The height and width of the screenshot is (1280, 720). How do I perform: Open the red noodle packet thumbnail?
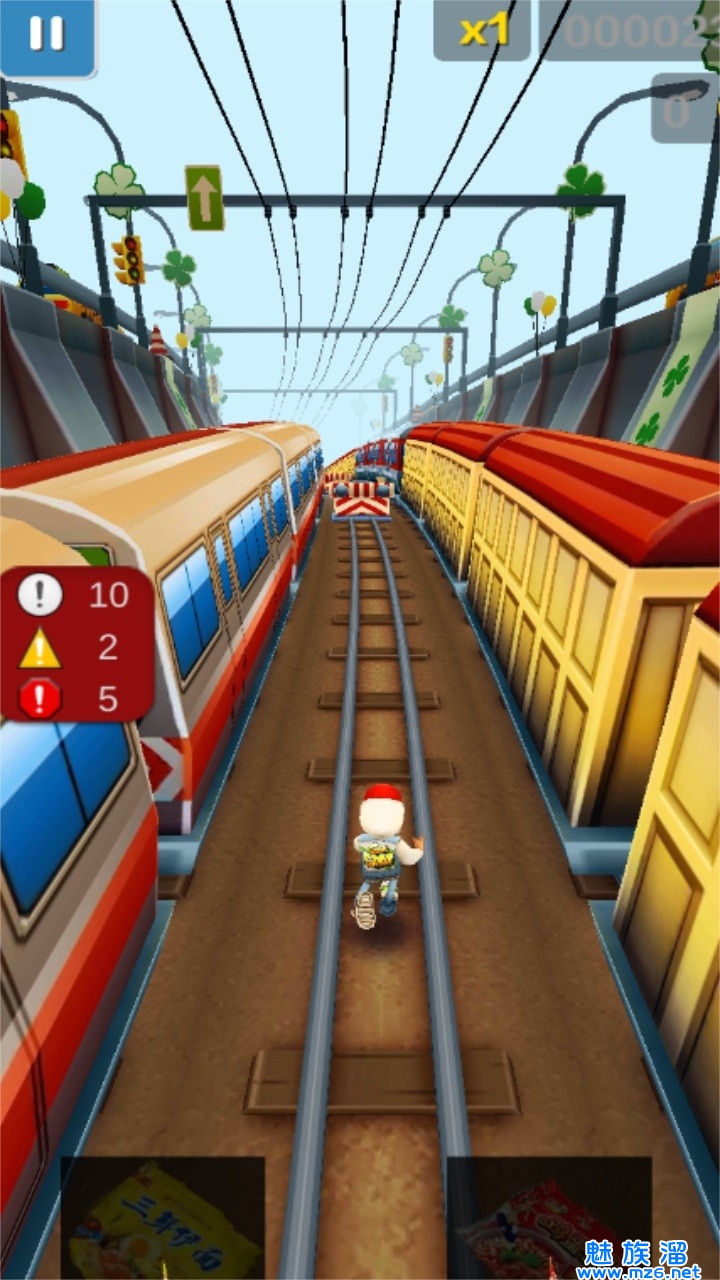coord(548,1217)
